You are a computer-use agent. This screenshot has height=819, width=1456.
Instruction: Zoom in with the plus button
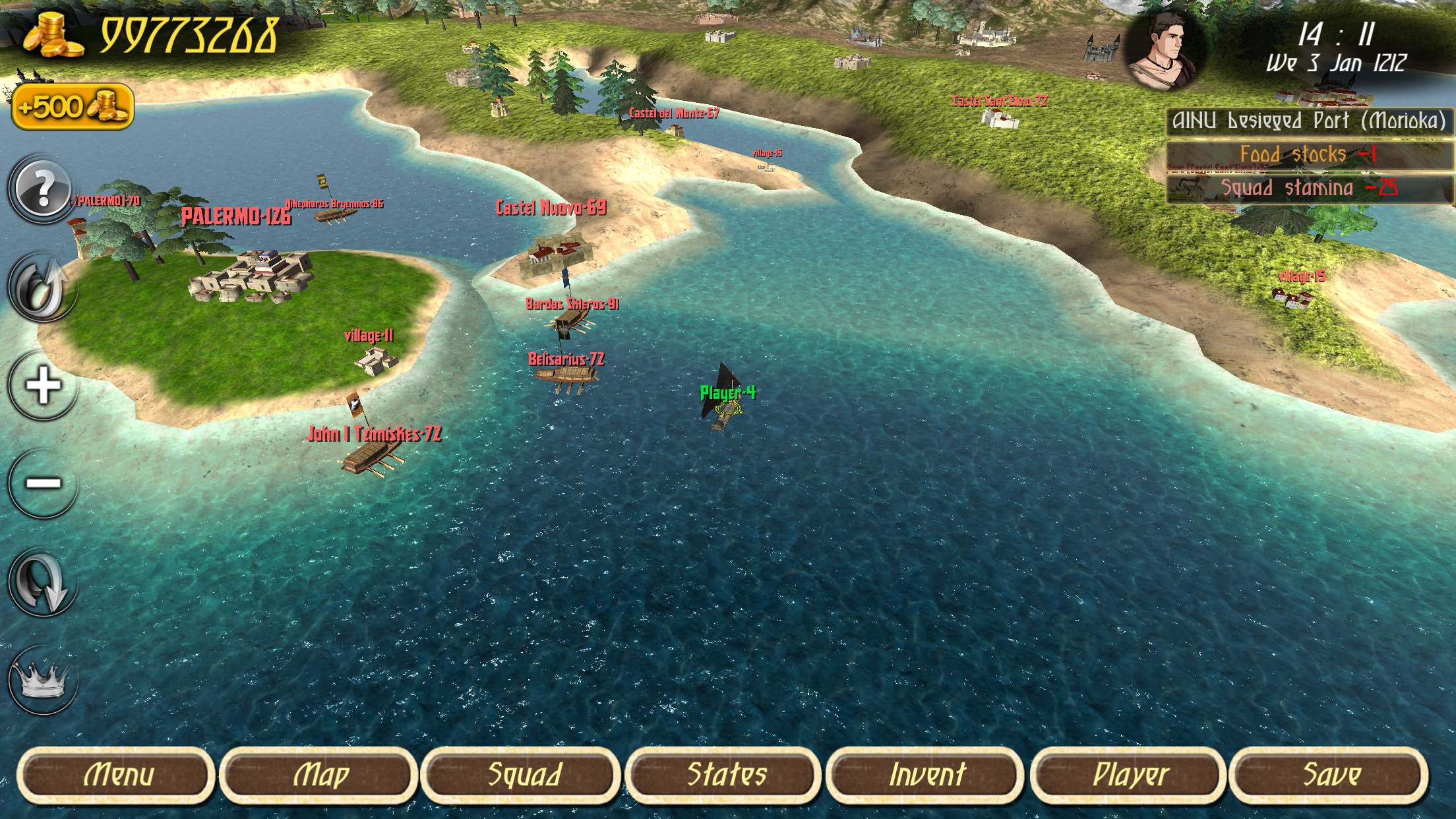click(43, 386)
